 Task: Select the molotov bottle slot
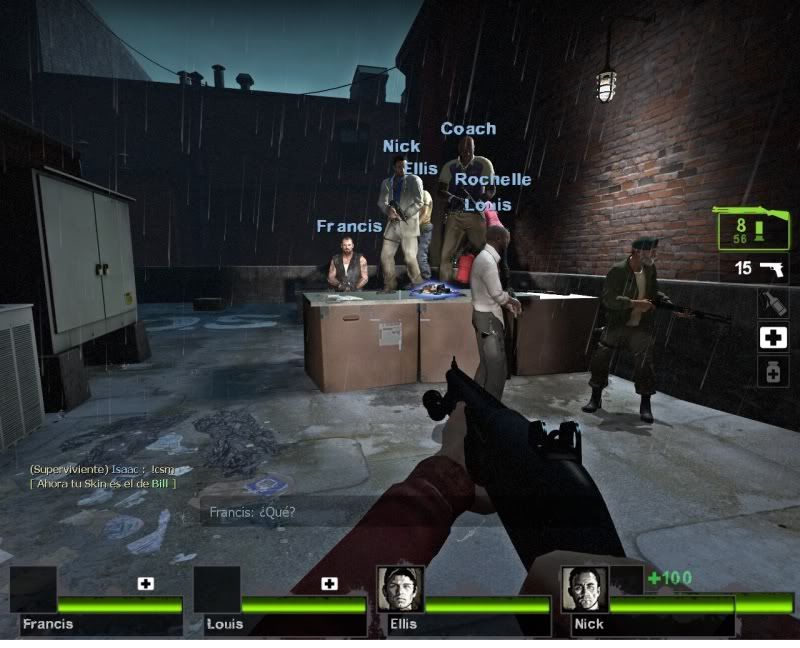pyautogui.click(x=772, y=303)
